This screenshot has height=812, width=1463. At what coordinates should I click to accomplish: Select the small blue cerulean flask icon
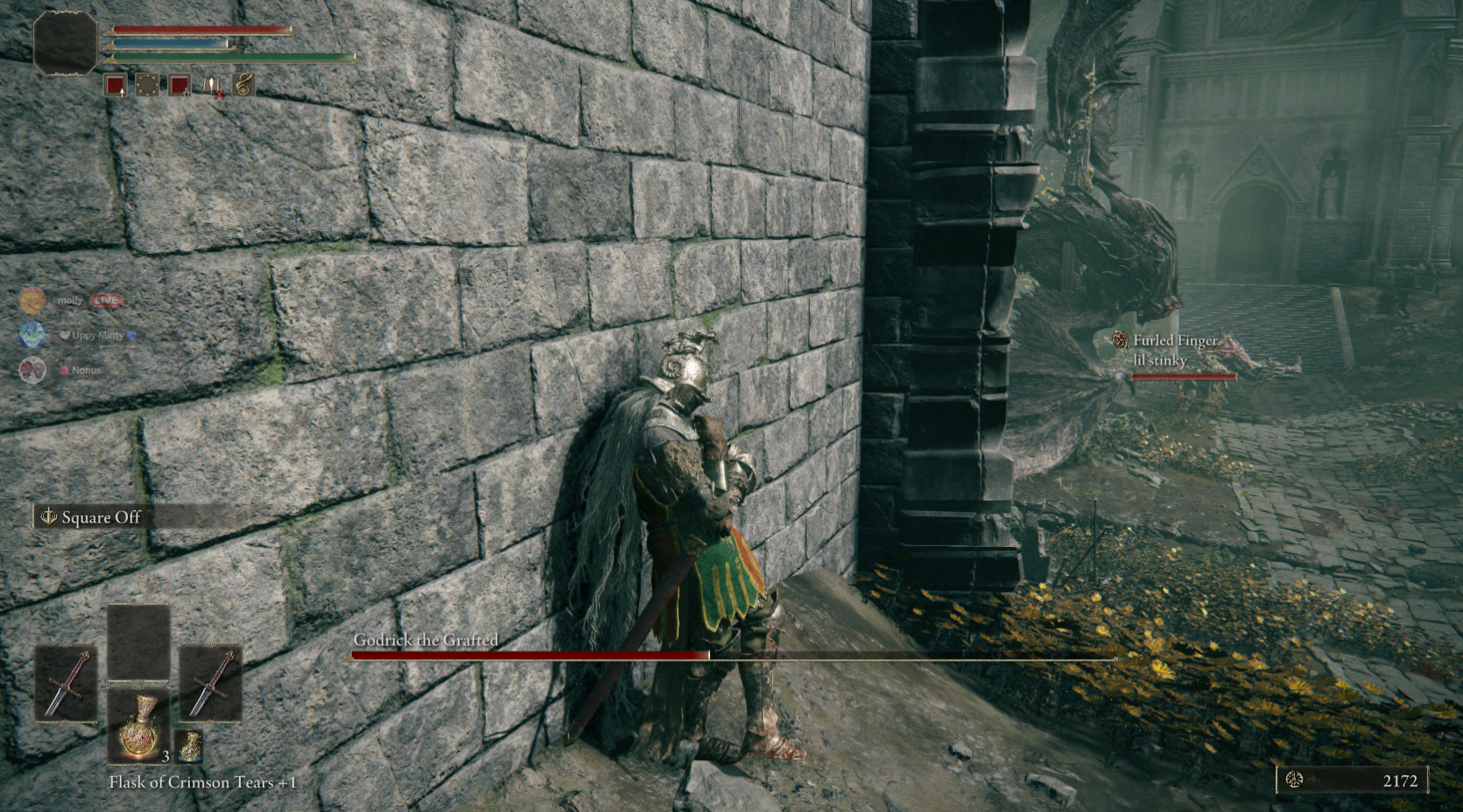[190, 745]
